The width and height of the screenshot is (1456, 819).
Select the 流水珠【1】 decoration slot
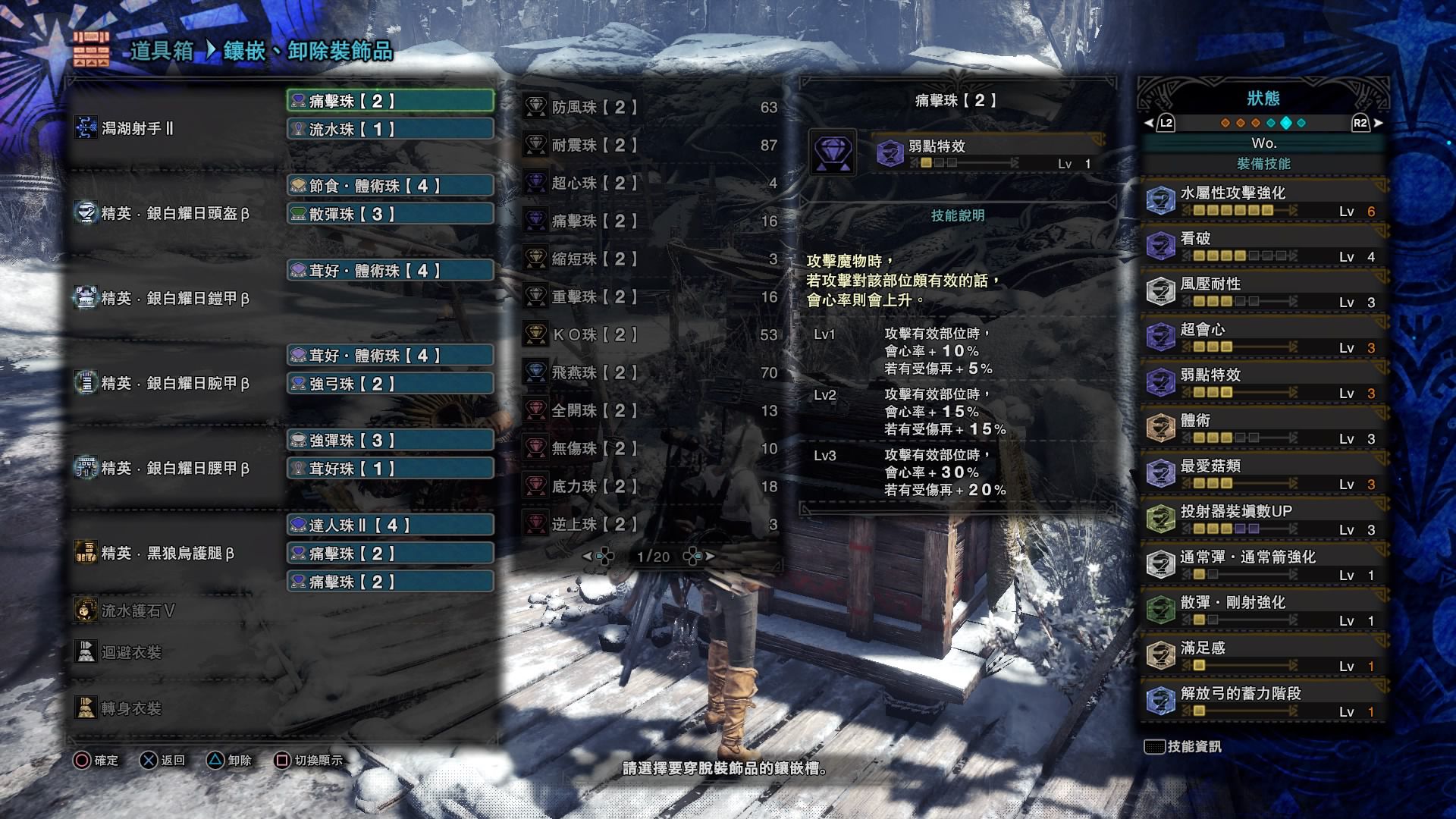coord(390,129)
